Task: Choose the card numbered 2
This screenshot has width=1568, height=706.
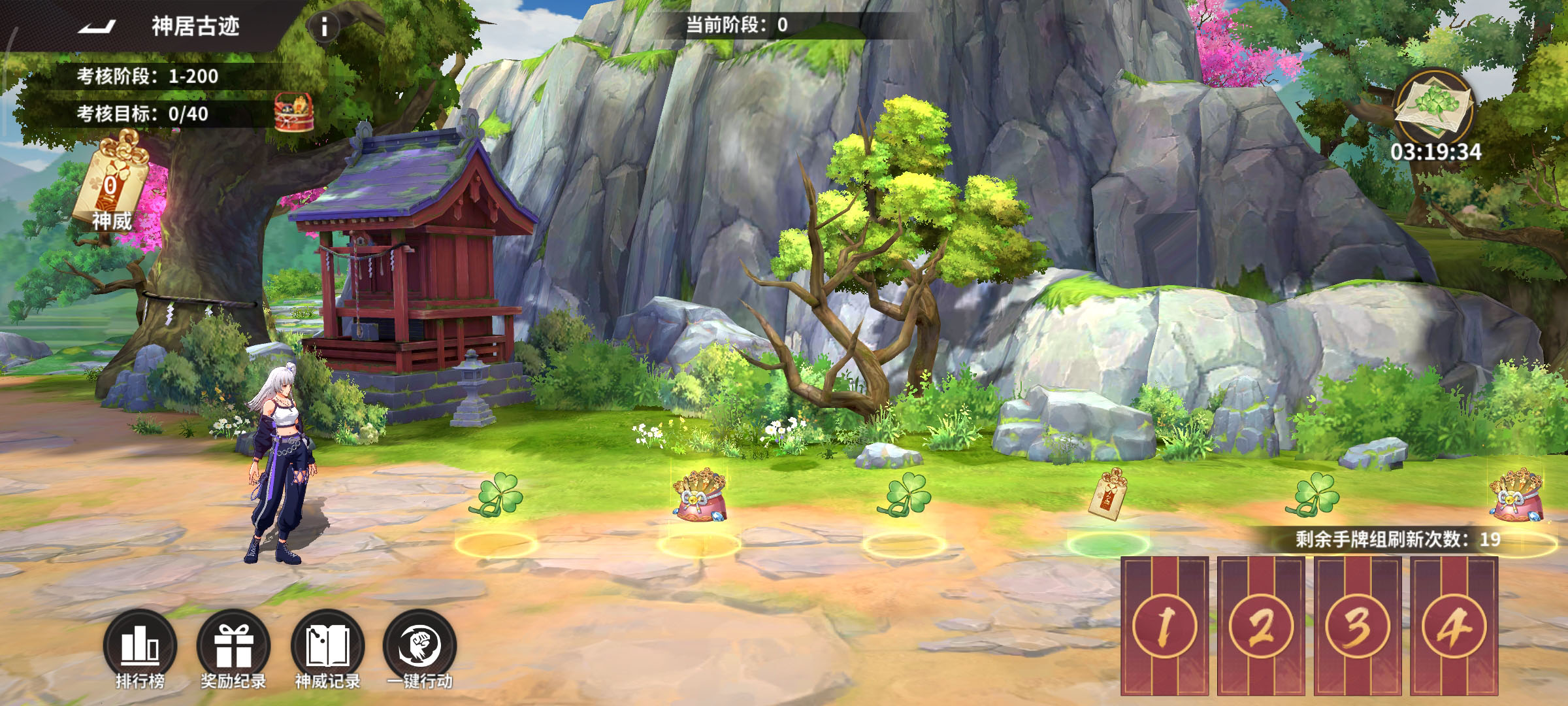Action: [1261, 626]
